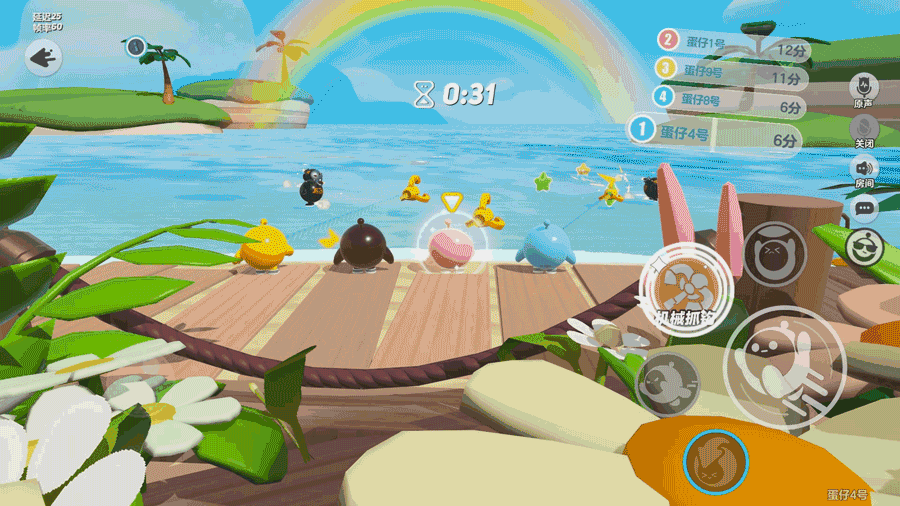The height and width of the screenshot is (506, 900).
Task: Open the round info icon
Action: (x=136, y=46)
